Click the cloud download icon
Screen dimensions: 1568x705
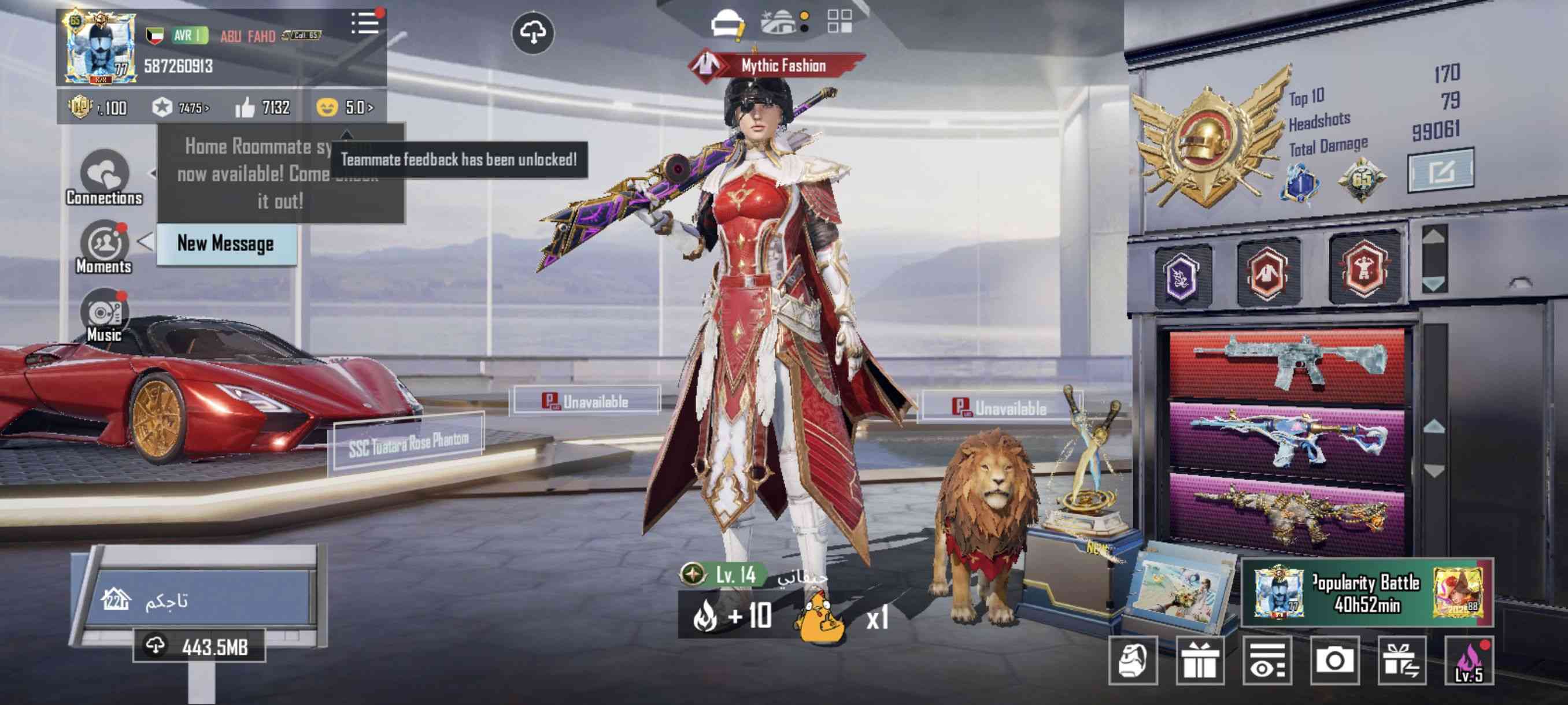pos(532,33)
